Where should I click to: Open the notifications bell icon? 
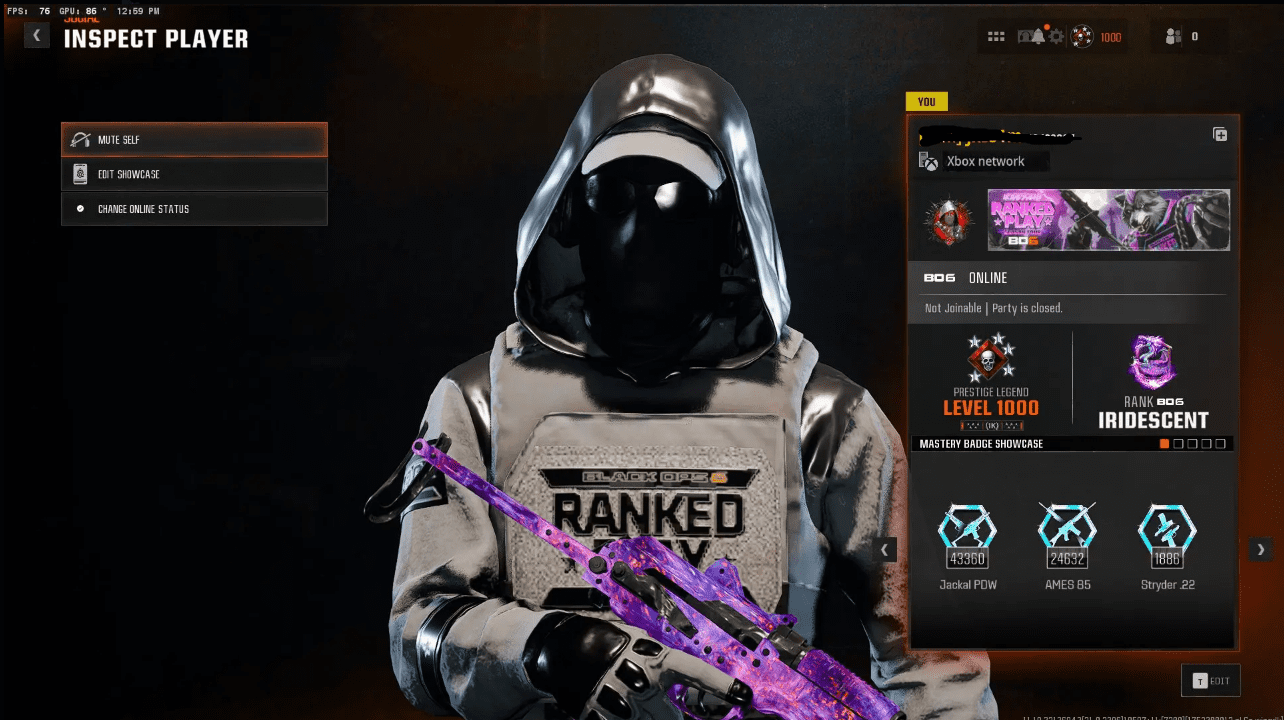[1037, 36]
